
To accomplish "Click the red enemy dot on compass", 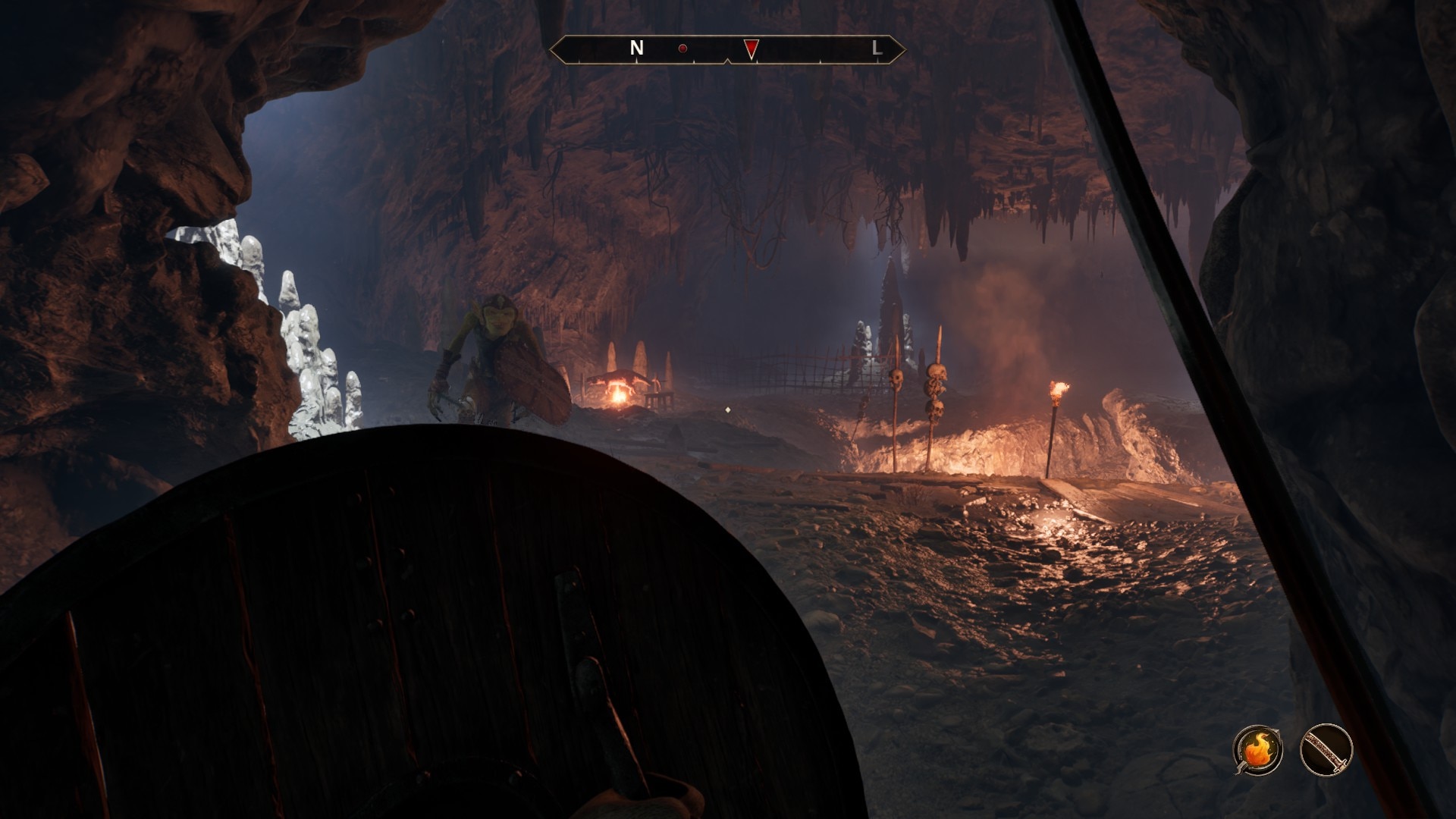I will [x=682, y=49].
